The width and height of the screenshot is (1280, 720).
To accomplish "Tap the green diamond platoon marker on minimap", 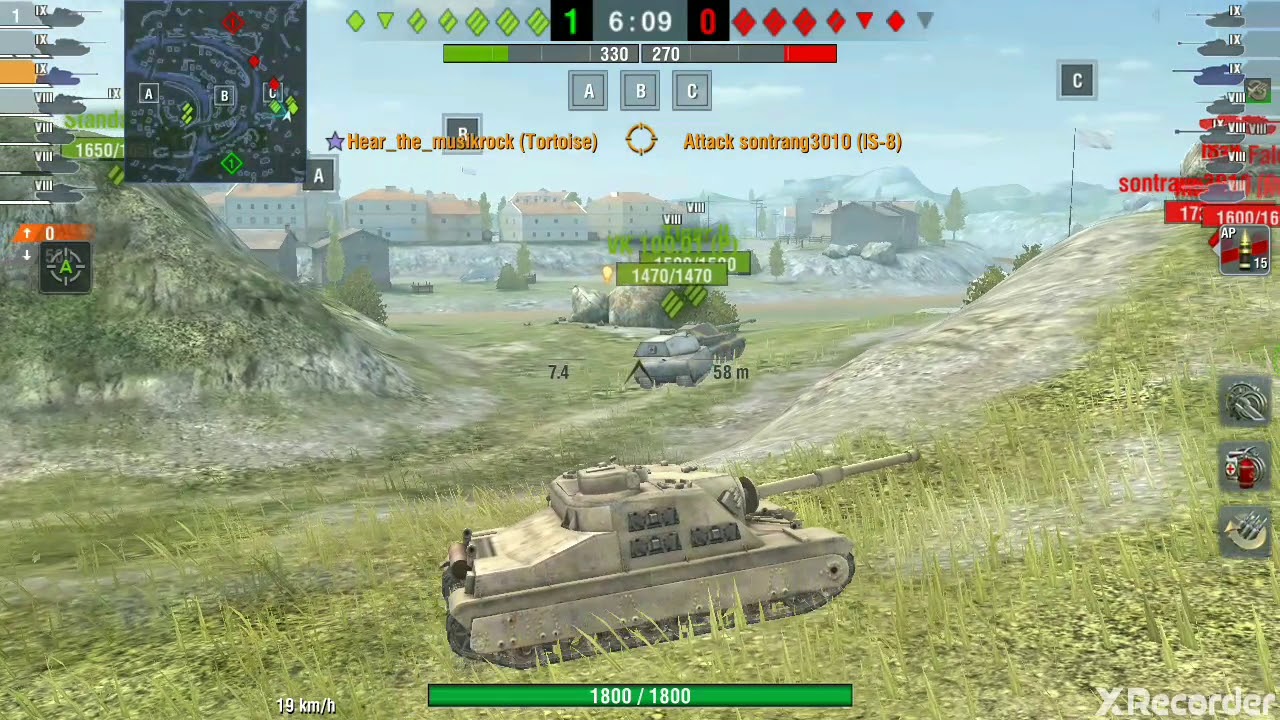I will point(231,162).
